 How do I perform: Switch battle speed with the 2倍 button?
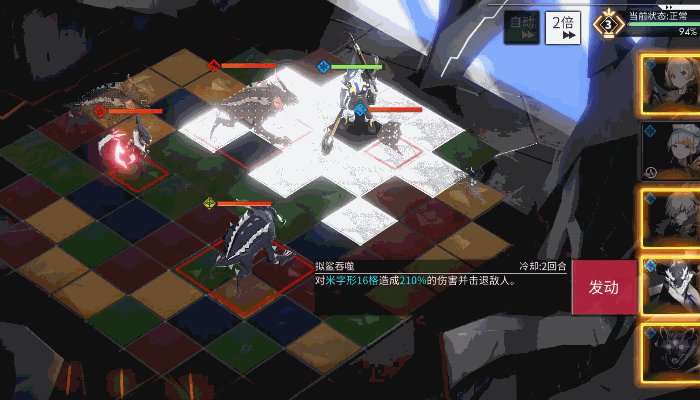[563, 28]
